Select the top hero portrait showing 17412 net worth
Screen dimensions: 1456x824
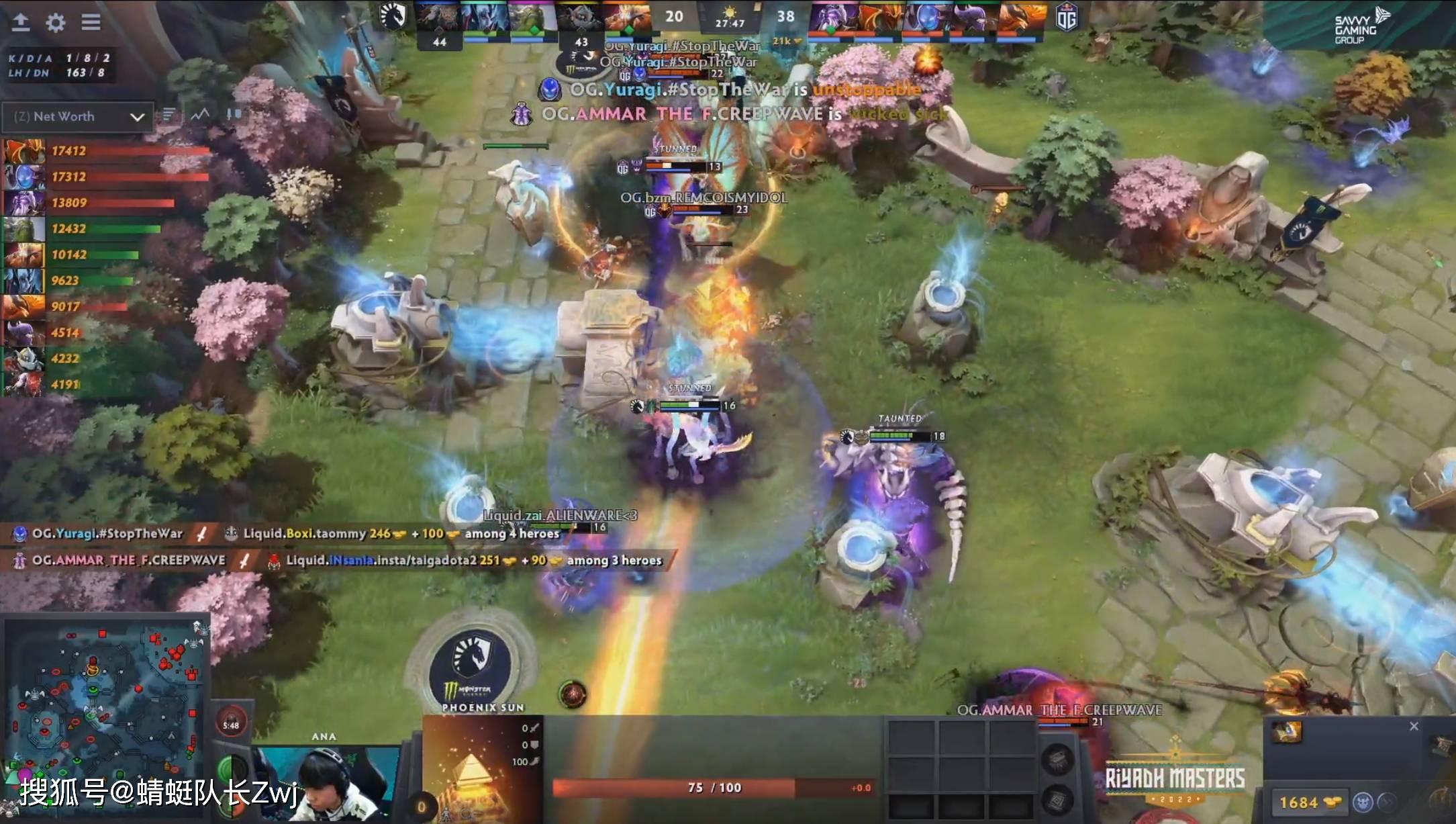tap(23, 150)
